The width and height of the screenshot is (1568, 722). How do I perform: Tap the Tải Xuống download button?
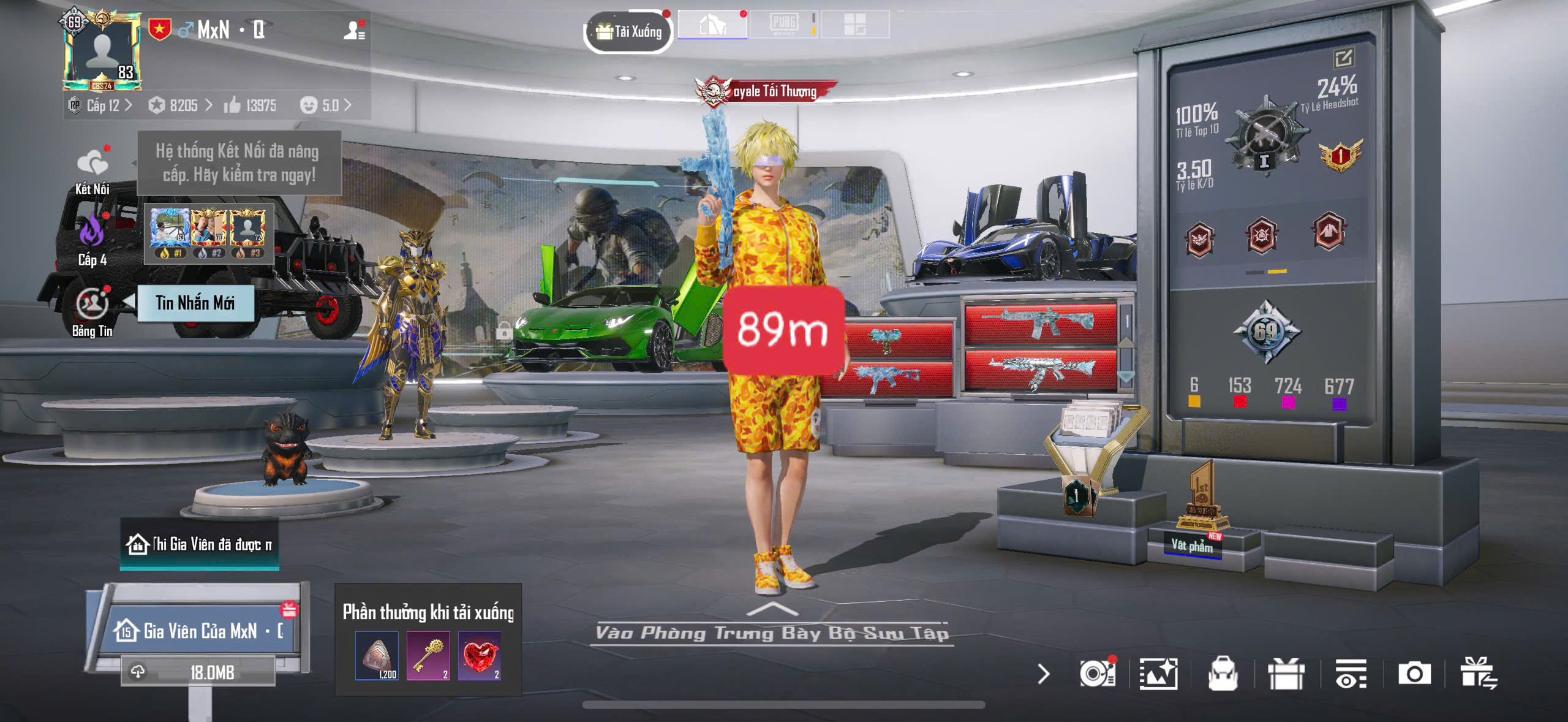click(629, 32)
